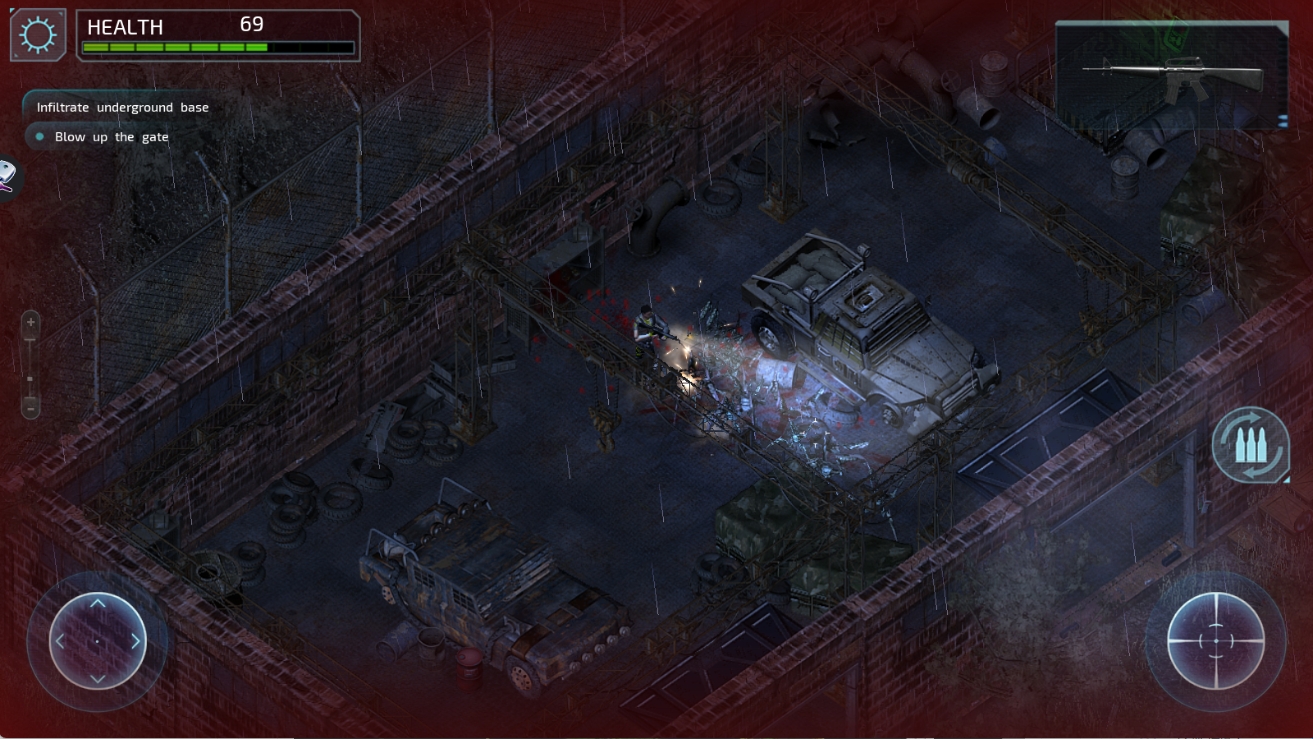Zoom in with the plus button
The height and width of the screenshot is (739, 1313).
[x=31, y=322]
